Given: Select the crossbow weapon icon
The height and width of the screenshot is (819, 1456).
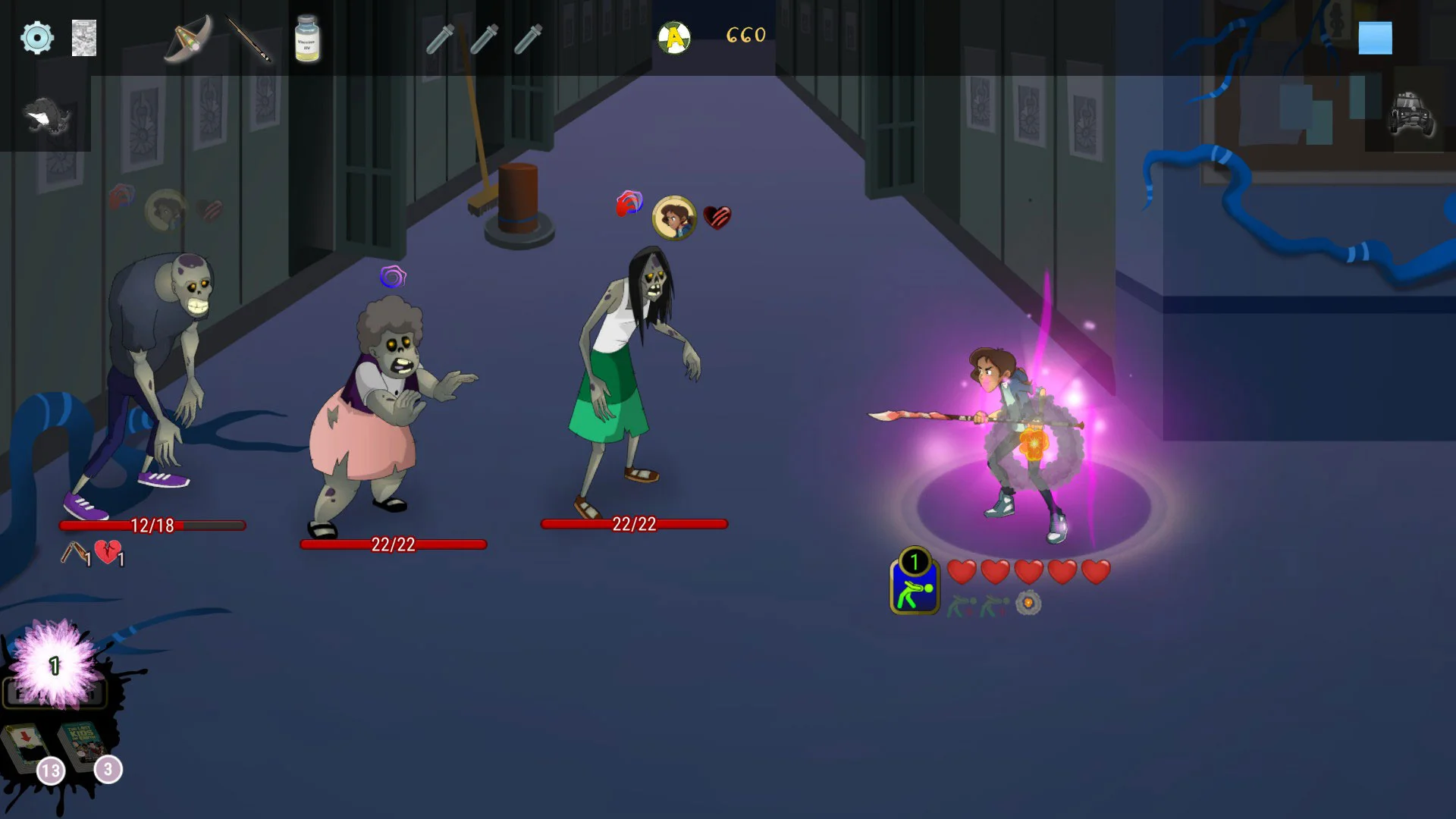Looking at the screenshot, I should tap(187, 39).
